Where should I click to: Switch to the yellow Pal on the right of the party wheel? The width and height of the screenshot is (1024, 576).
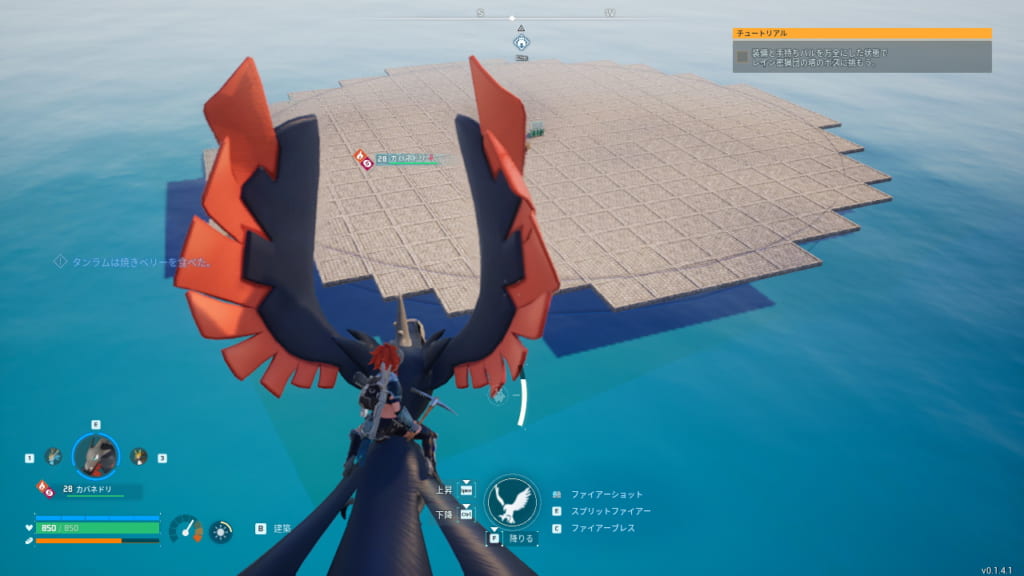click(139, 456)
